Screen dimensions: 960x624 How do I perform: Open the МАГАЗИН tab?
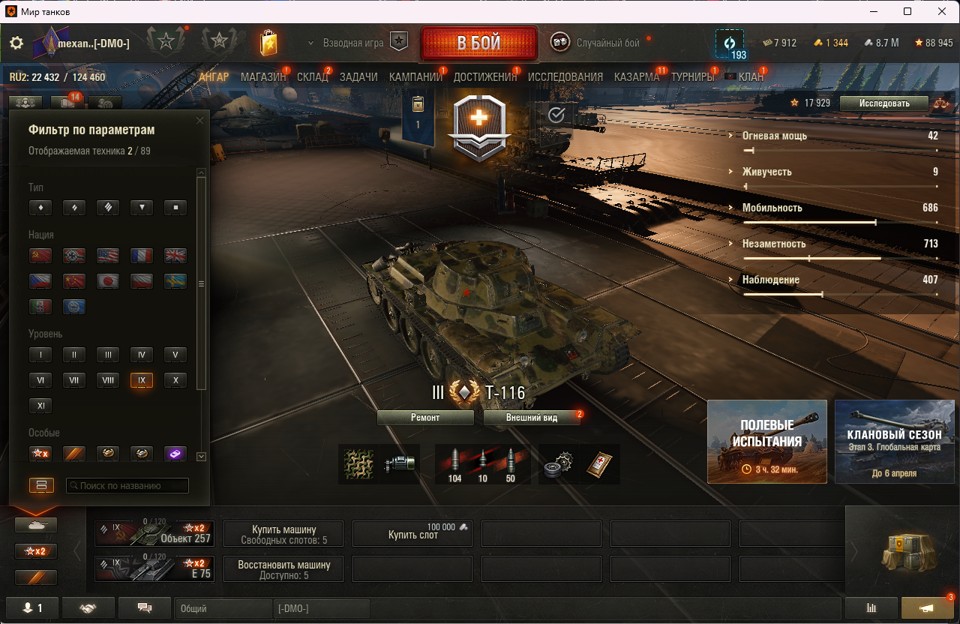click(x=263, y=77)
